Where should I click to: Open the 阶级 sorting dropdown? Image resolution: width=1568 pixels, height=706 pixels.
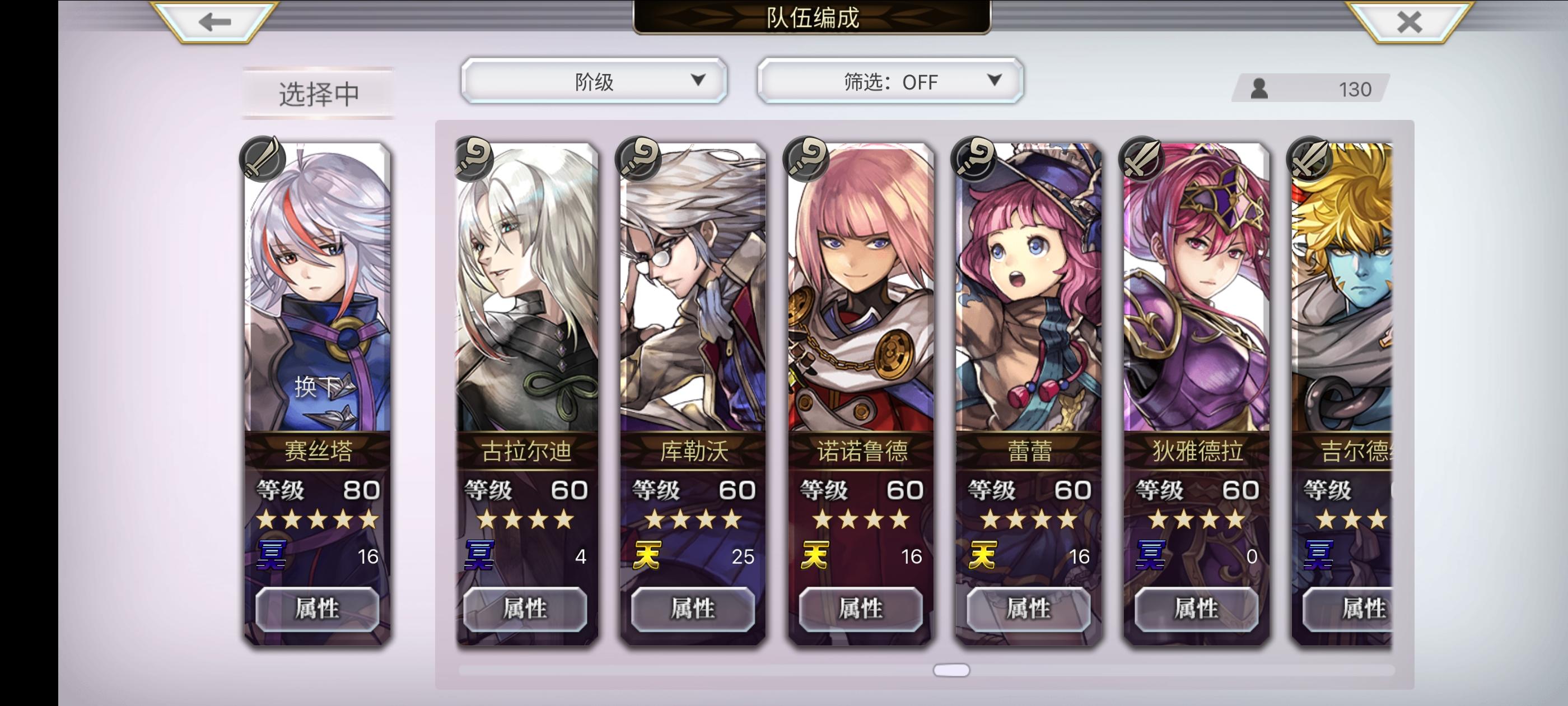tap(592, 80)
